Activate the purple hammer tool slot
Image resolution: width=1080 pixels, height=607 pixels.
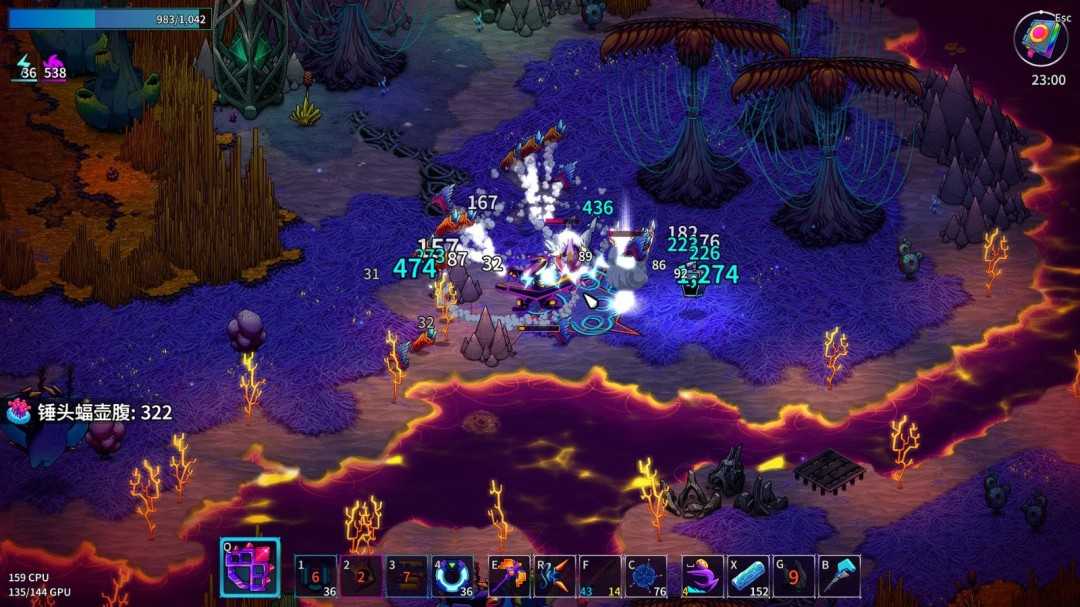[509, 577]
